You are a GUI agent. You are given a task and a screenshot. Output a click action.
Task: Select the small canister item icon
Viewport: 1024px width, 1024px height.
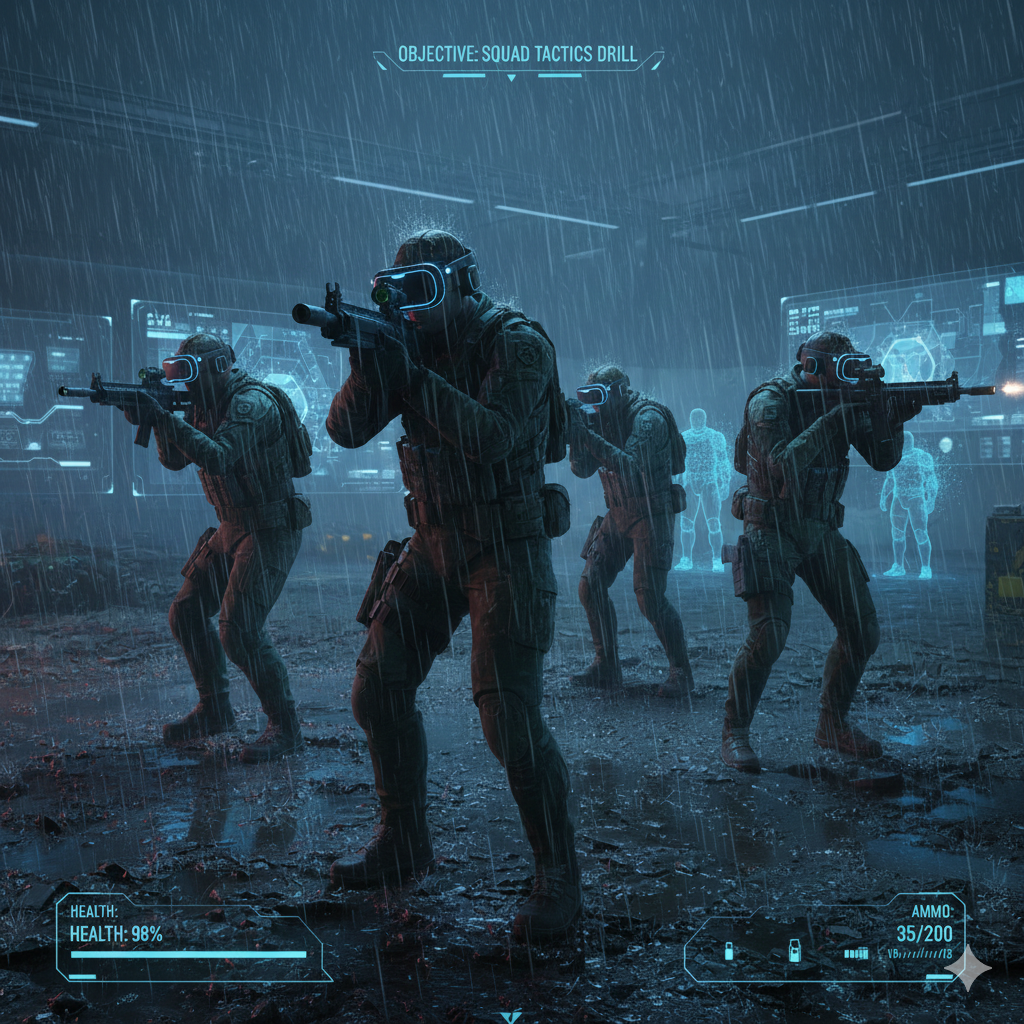tap(728, 952)
